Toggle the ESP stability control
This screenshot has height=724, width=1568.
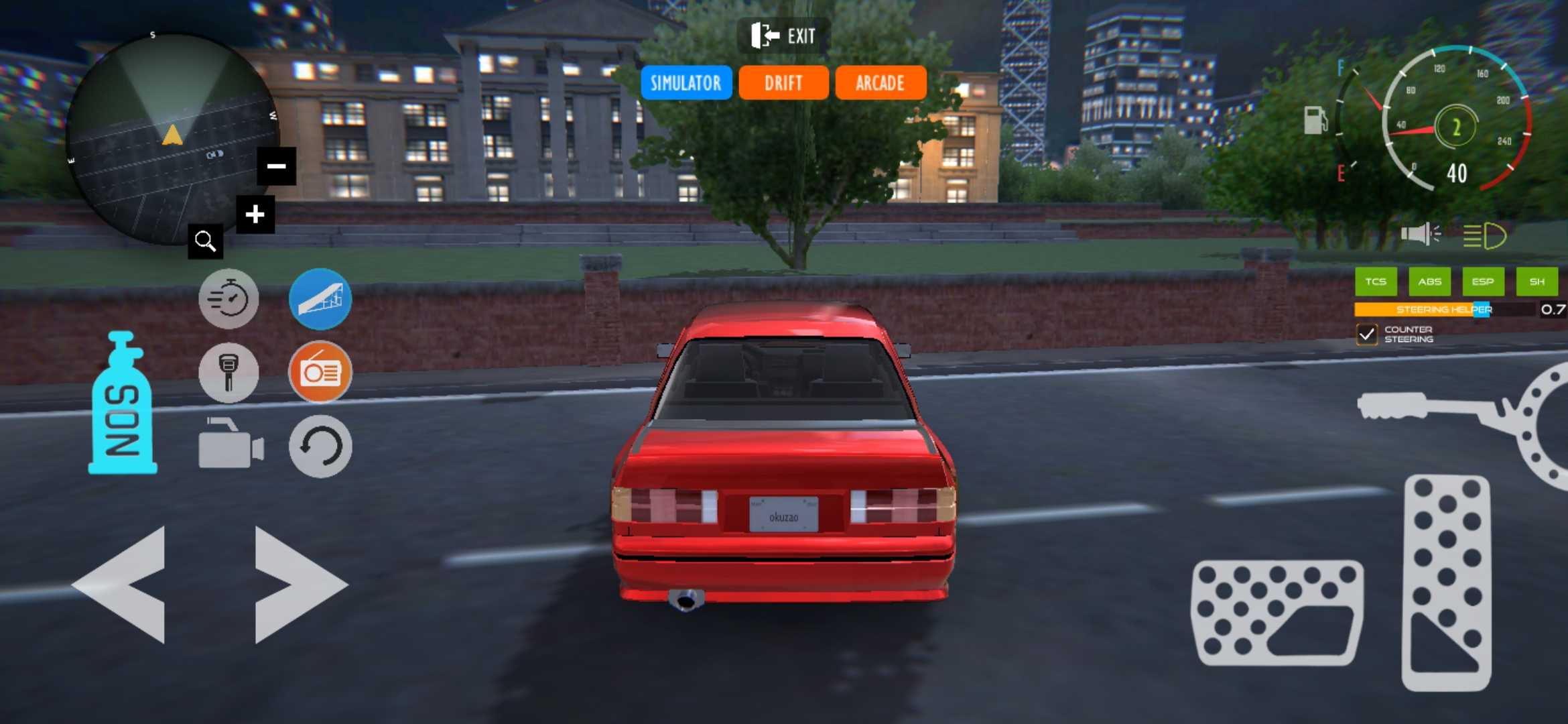(x=1484, y=282)
